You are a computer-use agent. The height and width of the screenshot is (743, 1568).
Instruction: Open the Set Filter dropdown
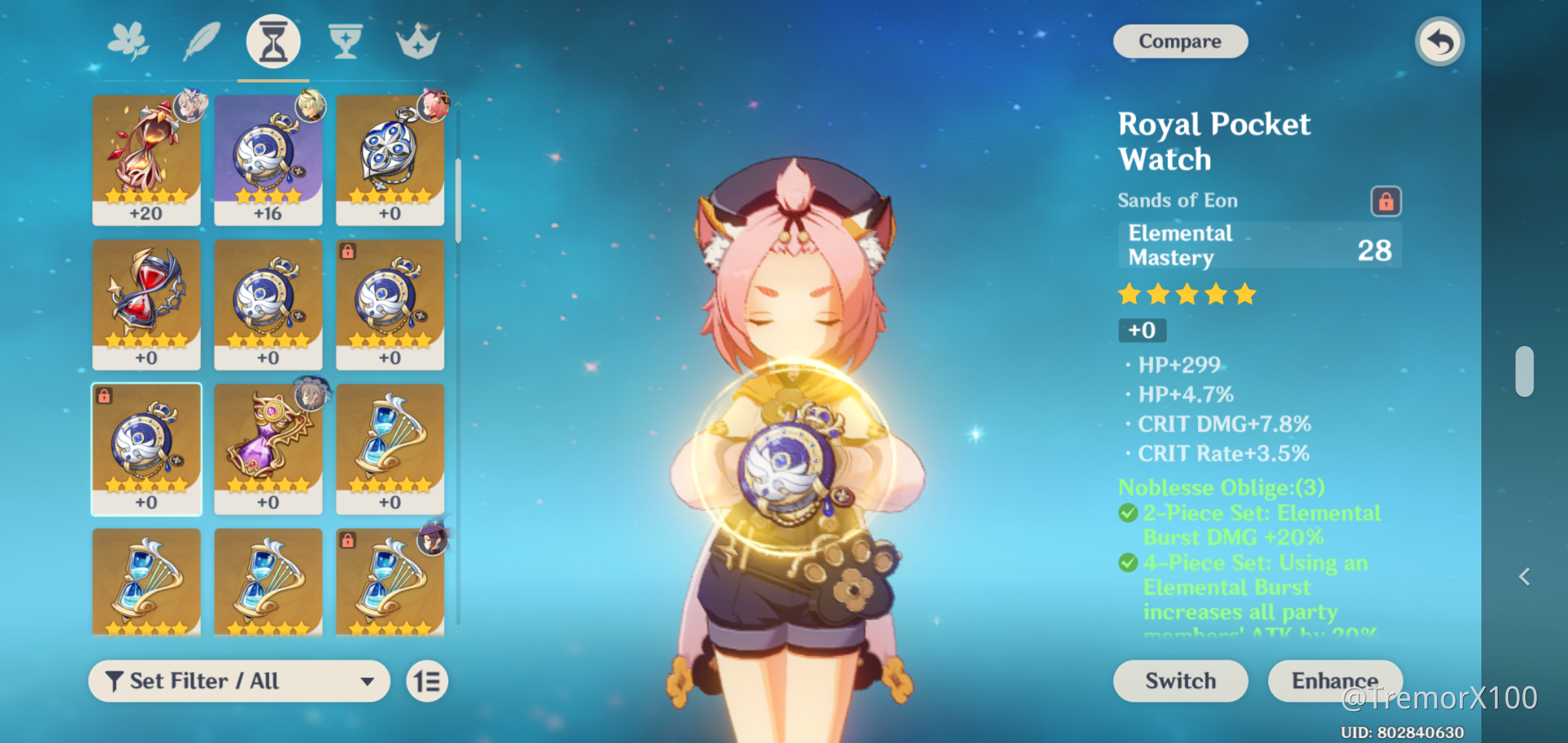[239, 681]
